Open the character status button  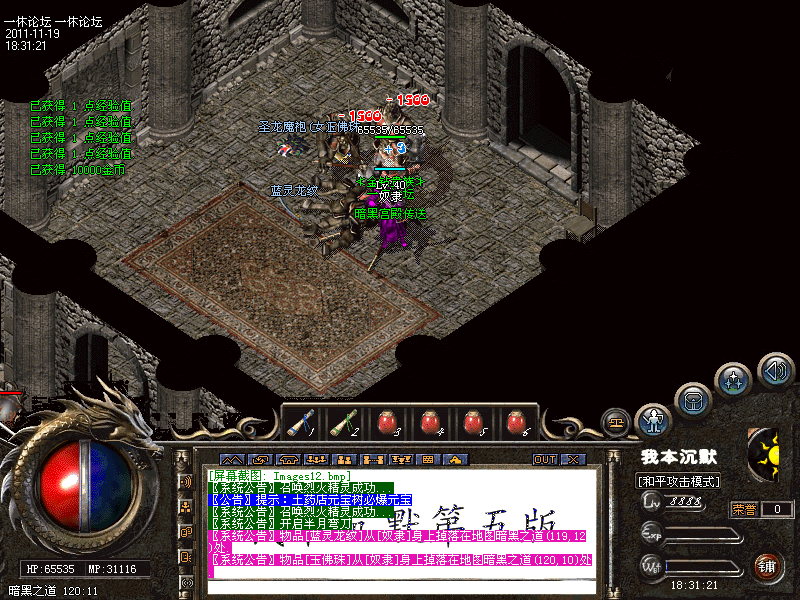click(654, 420)
